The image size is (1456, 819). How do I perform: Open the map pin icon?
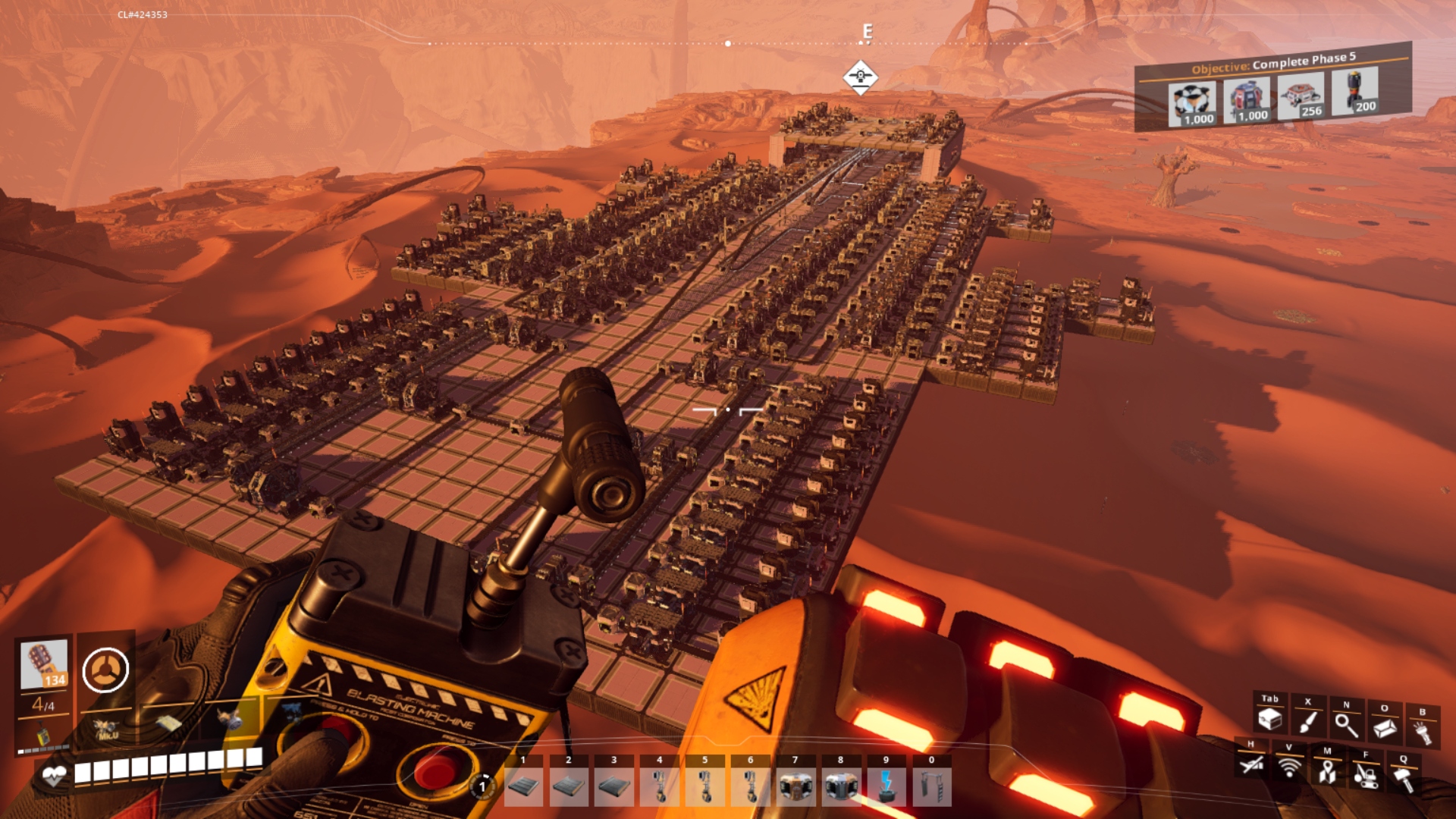pos(1327,771)
